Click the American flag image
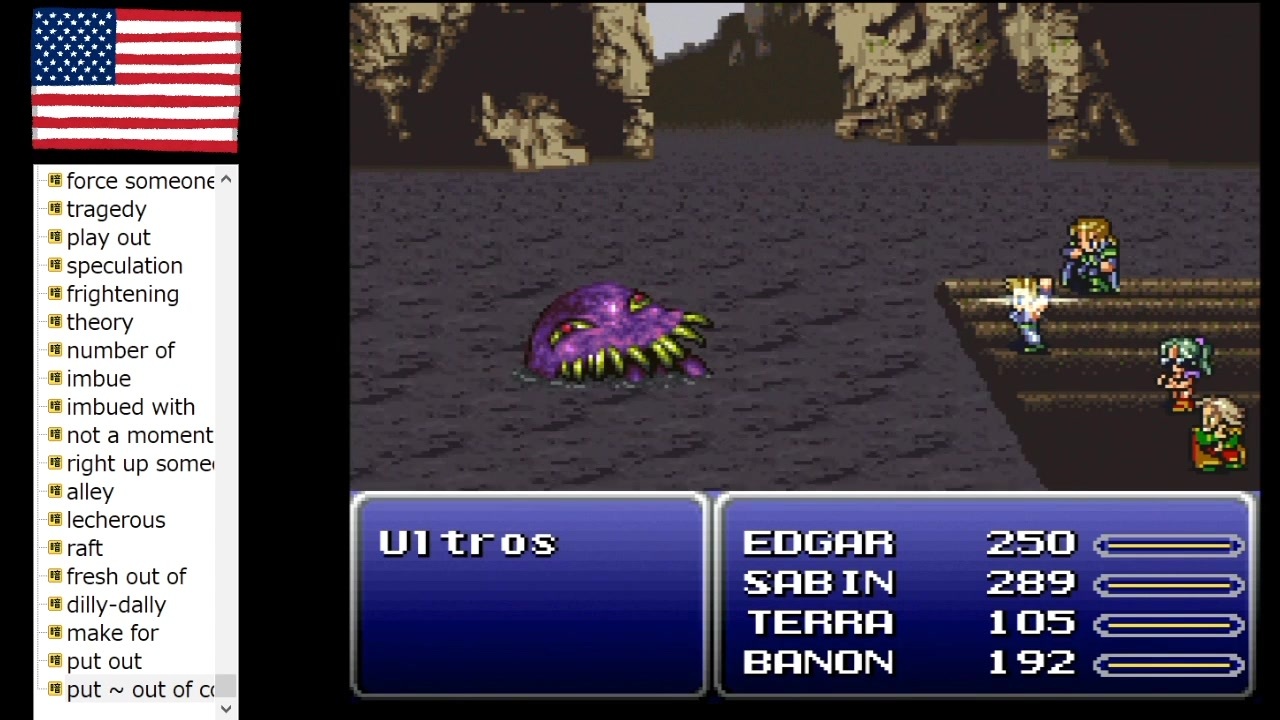 136,81
